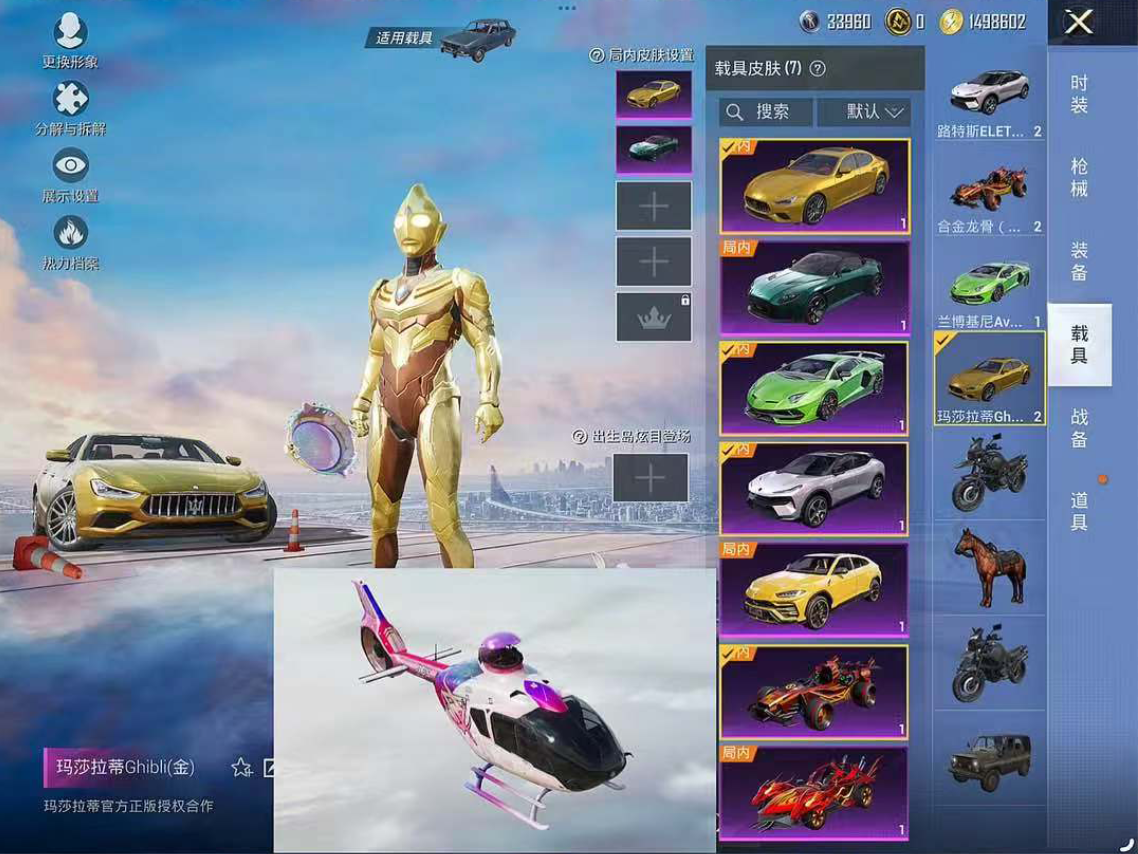Close the inventory screen with X

click(x=1078, y=22)
